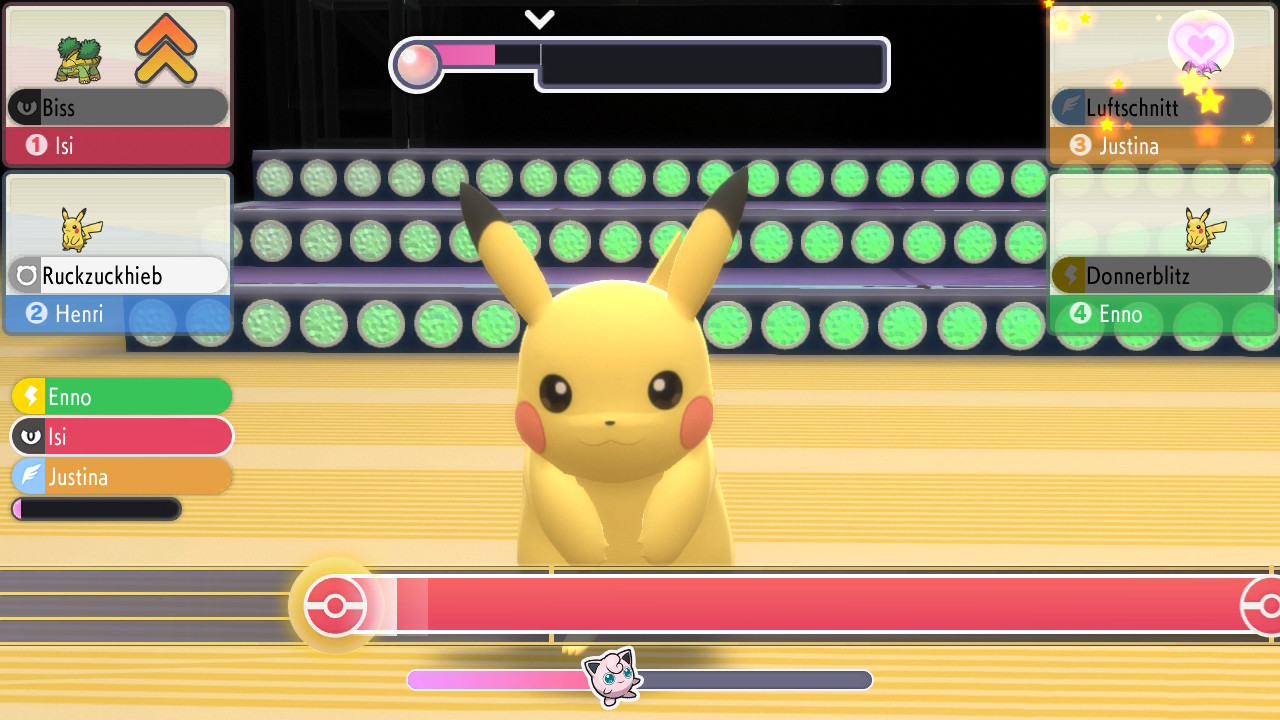Choose Henri's Ruckzuckhieb move label
This screenshot has width=1280, height=720.
(x=118, y=275)
